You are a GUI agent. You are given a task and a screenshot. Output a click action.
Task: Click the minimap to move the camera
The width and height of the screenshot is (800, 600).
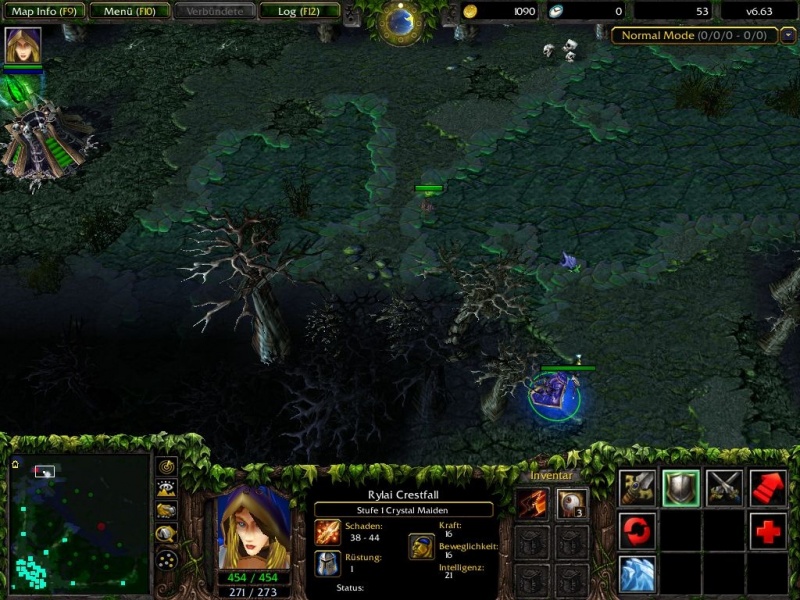coord(79,527)
